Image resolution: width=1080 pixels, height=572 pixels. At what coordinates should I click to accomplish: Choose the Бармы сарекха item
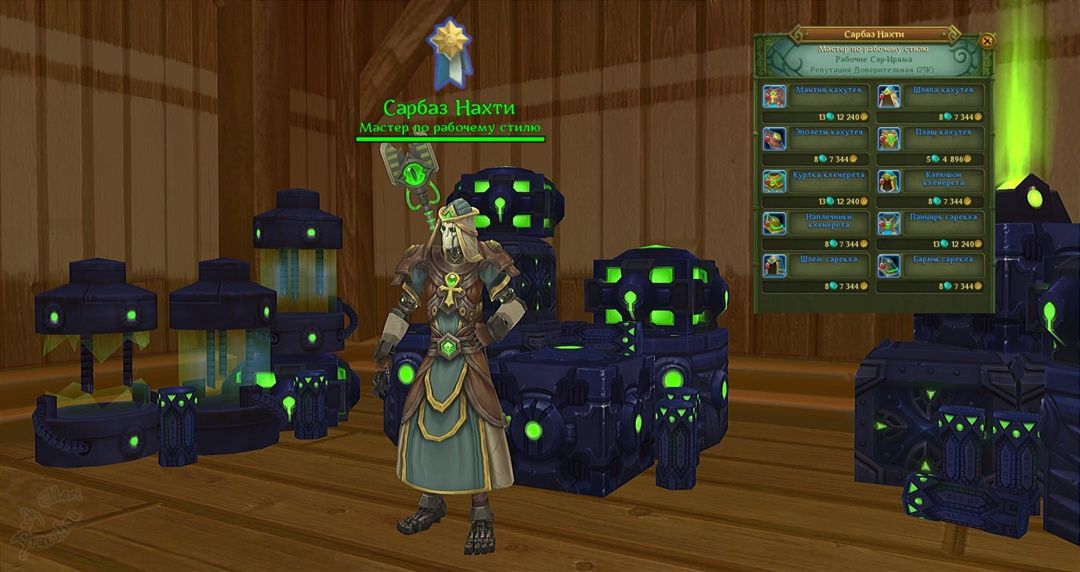pos(930,265)
